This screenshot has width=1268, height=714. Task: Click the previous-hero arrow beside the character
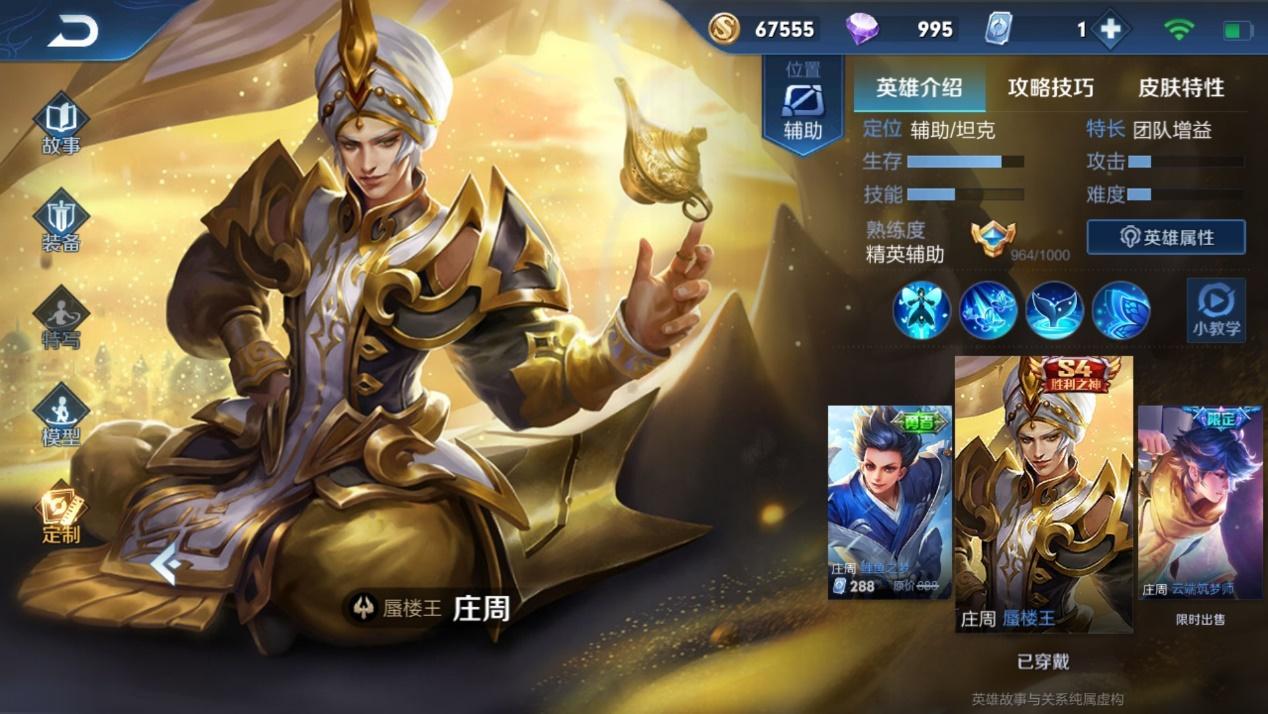(x=166, y=566)
